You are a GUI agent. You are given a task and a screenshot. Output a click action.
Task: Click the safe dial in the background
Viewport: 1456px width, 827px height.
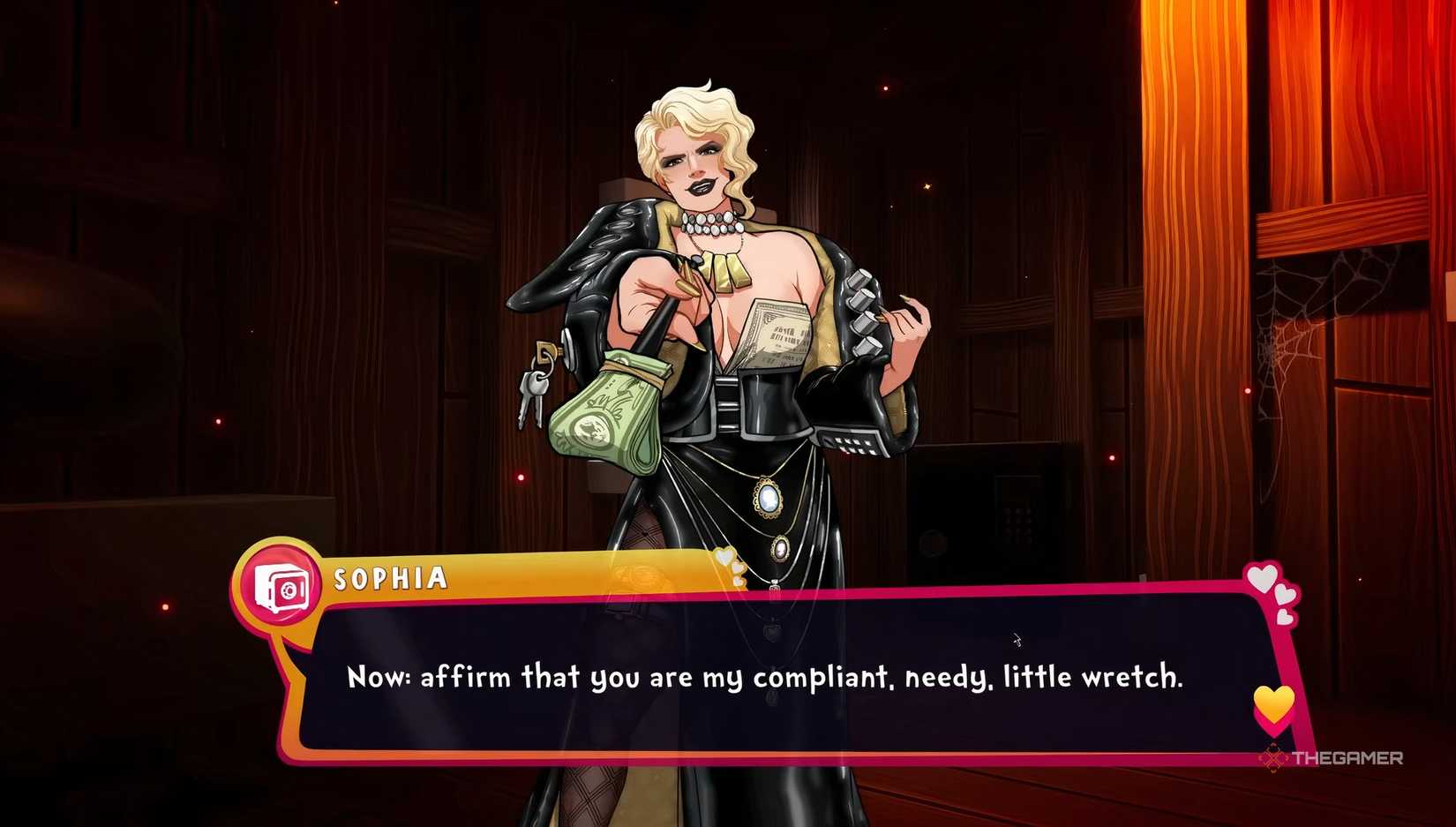(x=933, y=543)
